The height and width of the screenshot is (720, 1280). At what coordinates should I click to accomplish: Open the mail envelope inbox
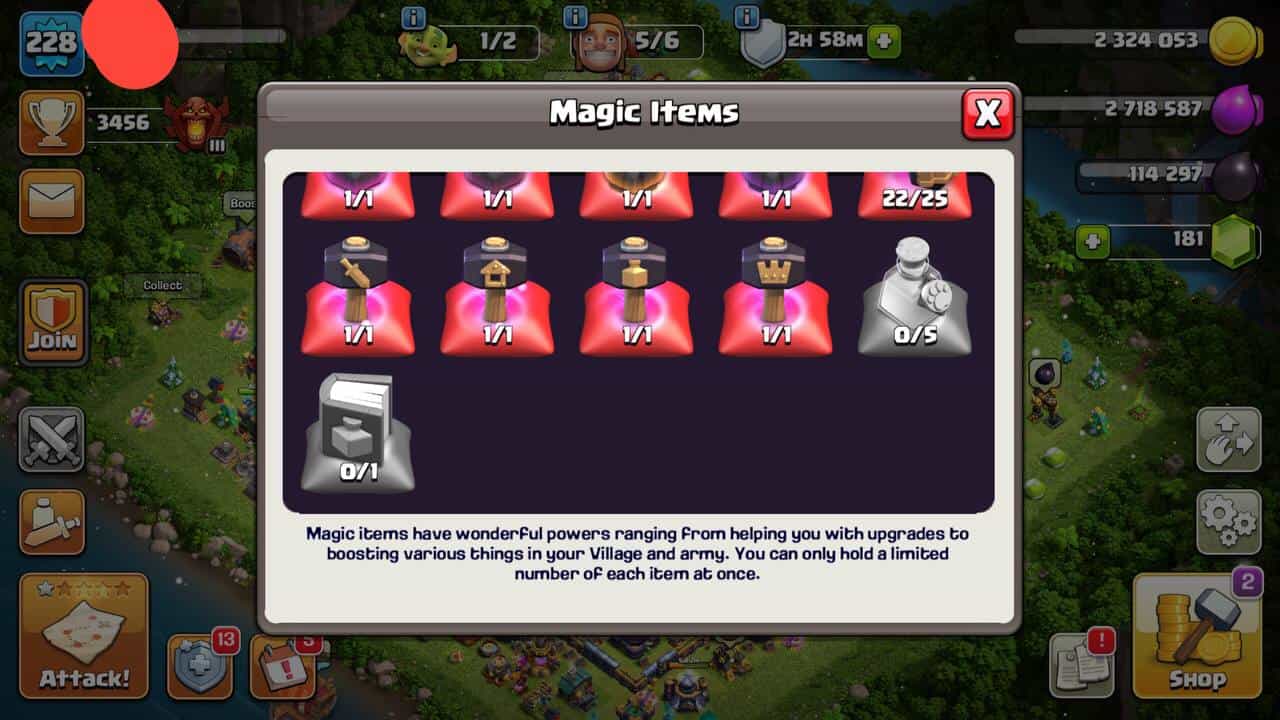[x=51, y=201]
